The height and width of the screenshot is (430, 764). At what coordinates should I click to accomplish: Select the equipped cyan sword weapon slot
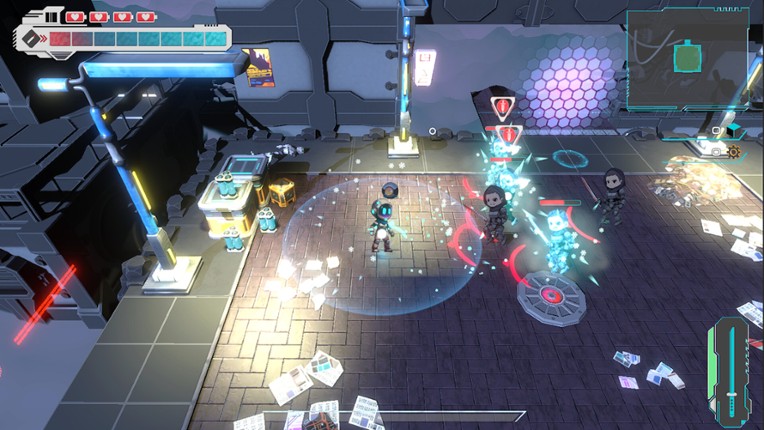tap(733, 372)
